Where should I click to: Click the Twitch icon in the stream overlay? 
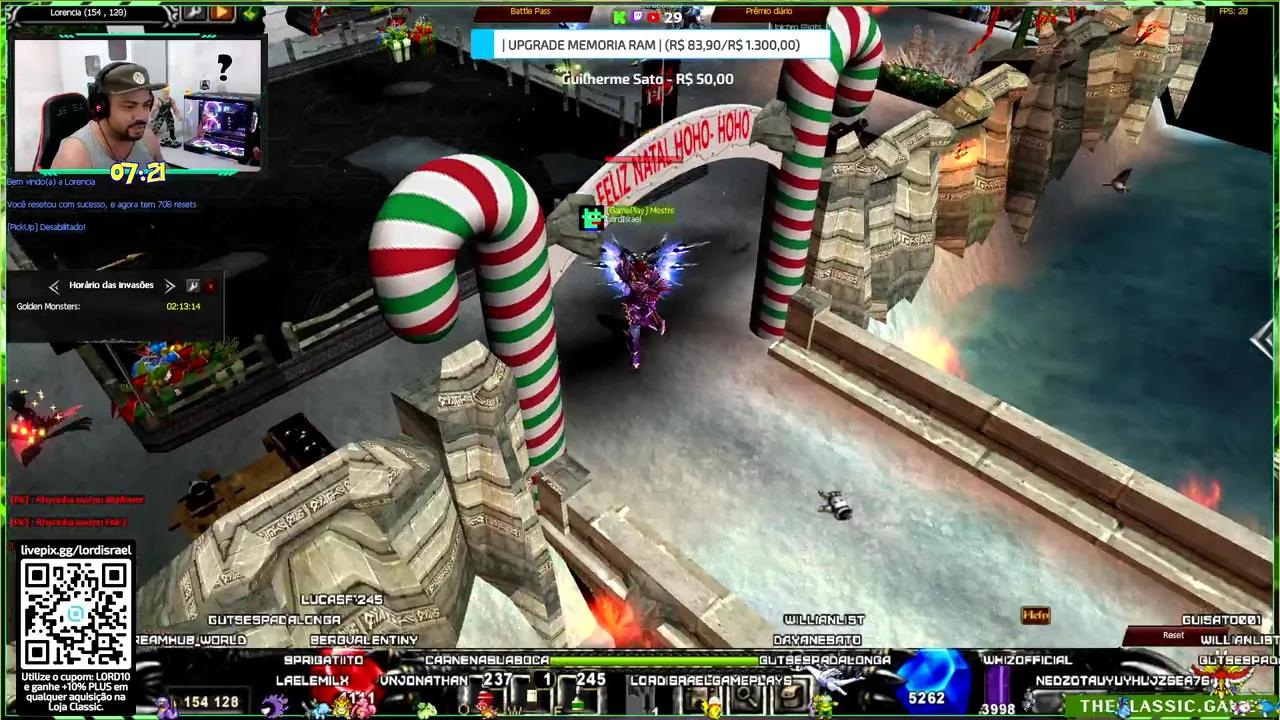(x=636, y=17)
